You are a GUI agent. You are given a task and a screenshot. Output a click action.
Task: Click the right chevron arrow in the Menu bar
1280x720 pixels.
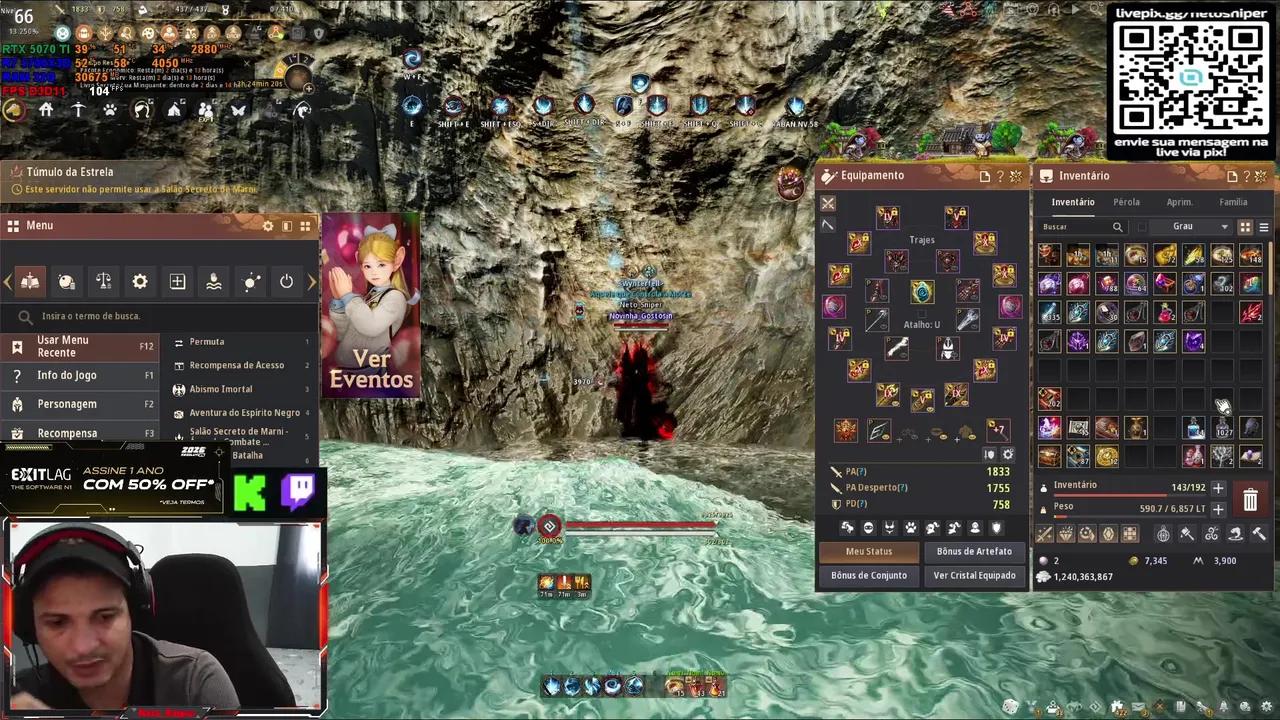(312, 281)
